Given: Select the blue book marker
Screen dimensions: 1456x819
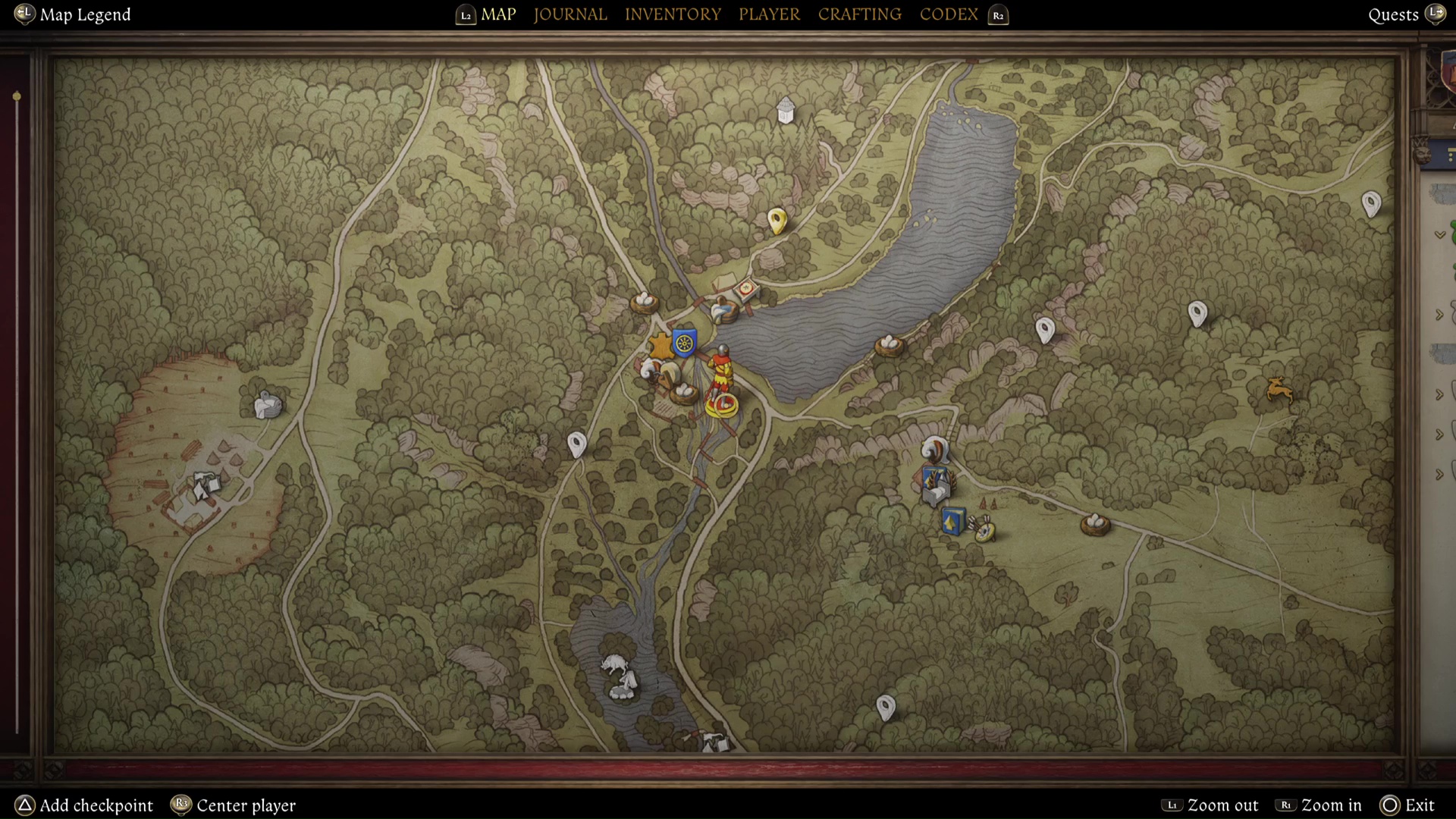Looking at the screenshot, I should click(x=952, y=522).
